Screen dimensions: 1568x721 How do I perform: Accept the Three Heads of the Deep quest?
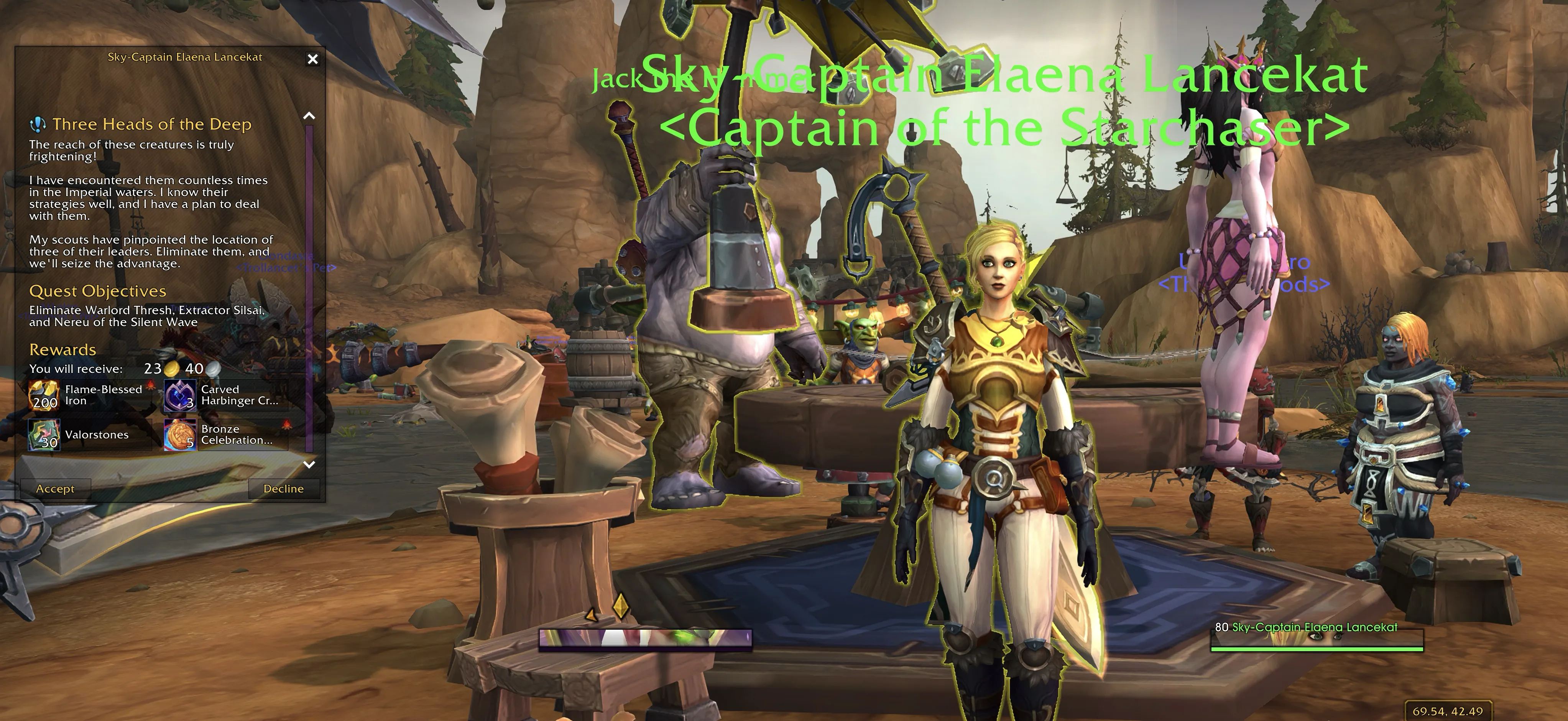point(55,488)
